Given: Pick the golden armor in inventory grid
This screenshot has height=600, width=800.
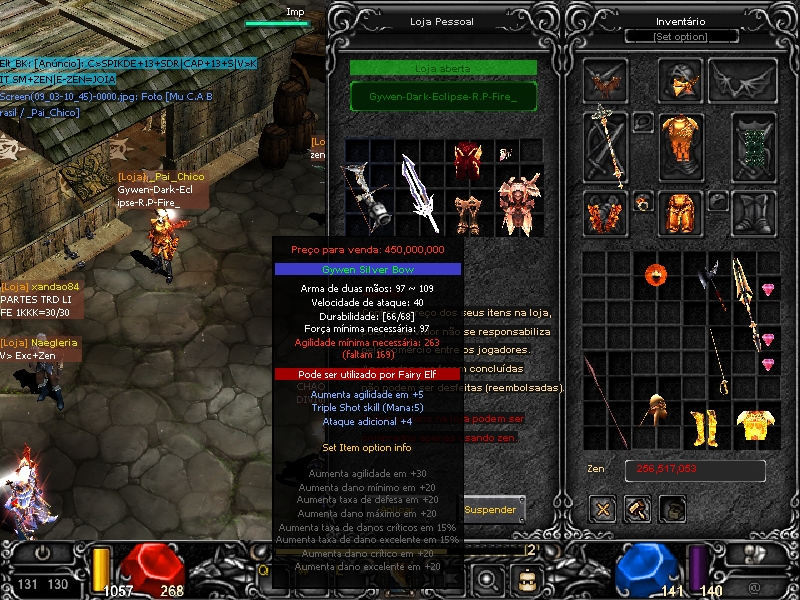Looking at the screenshot, I should click(755, 424).
